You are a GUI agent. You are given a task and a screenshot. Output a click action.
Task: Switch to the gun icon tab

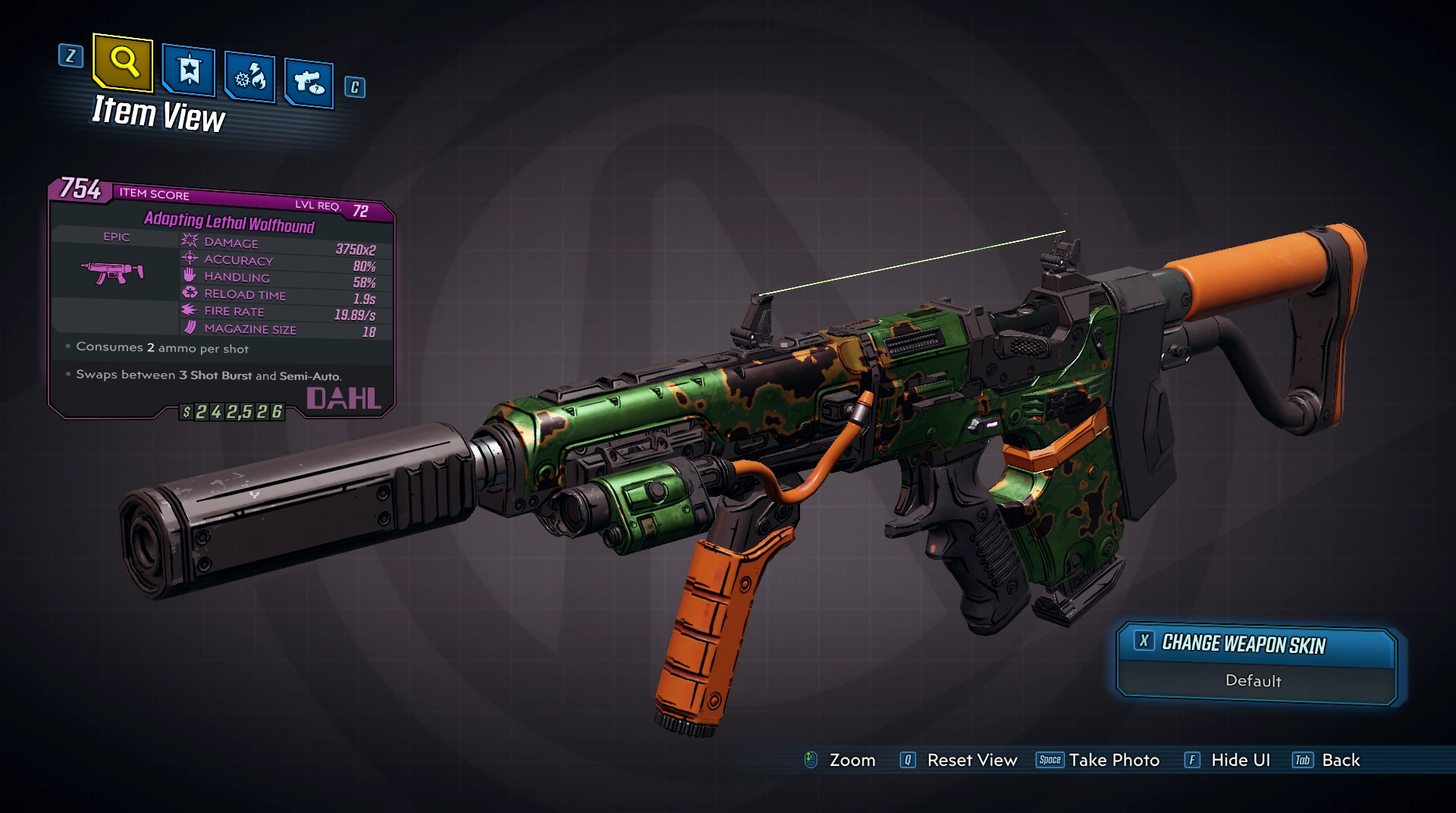(x=309, y=83)
